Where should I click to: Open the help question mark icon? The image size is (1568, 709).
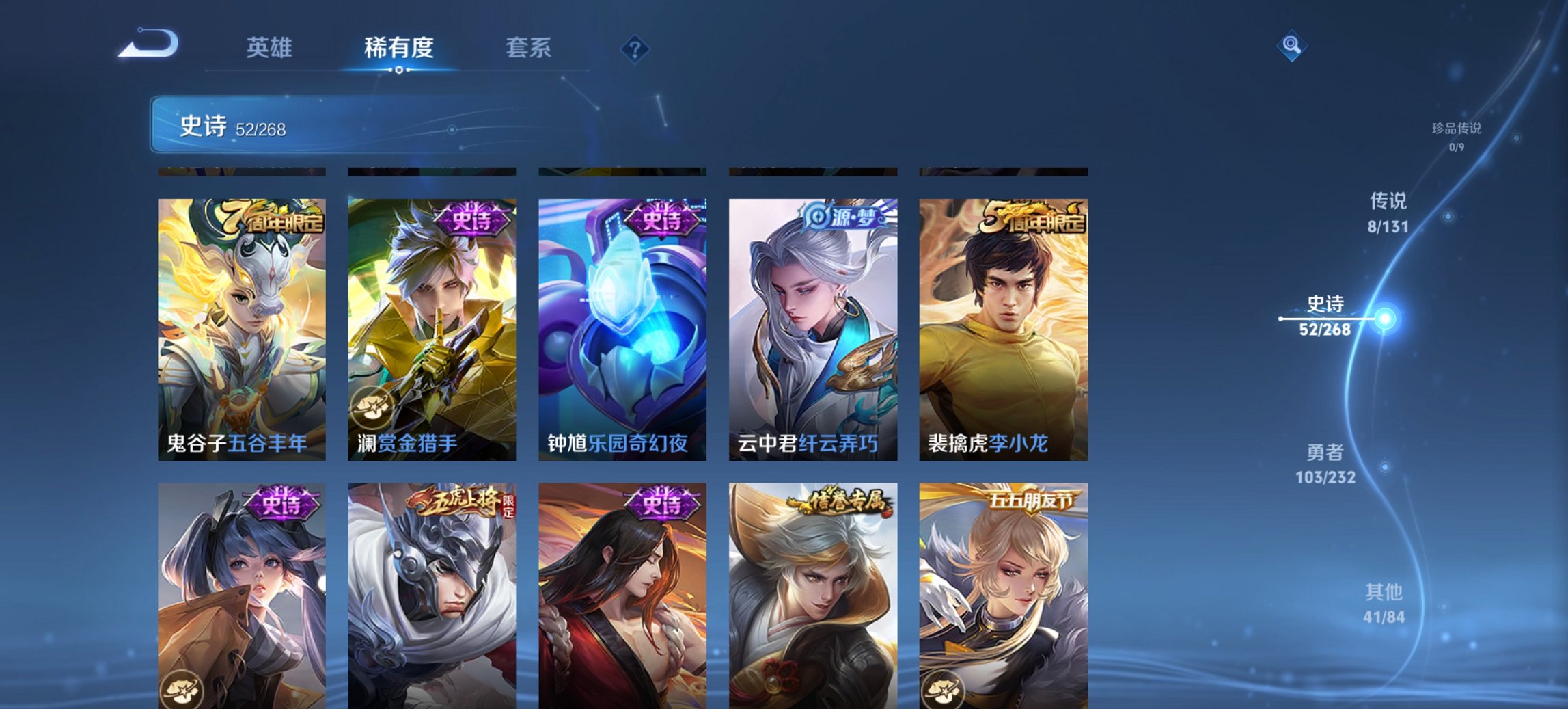[x=635, y=48]
